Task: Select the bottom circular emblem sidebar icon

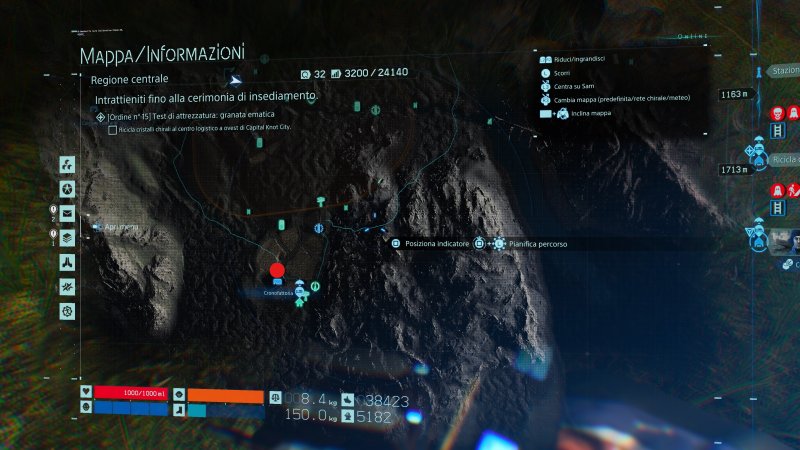Action: [x=67, y=311]
